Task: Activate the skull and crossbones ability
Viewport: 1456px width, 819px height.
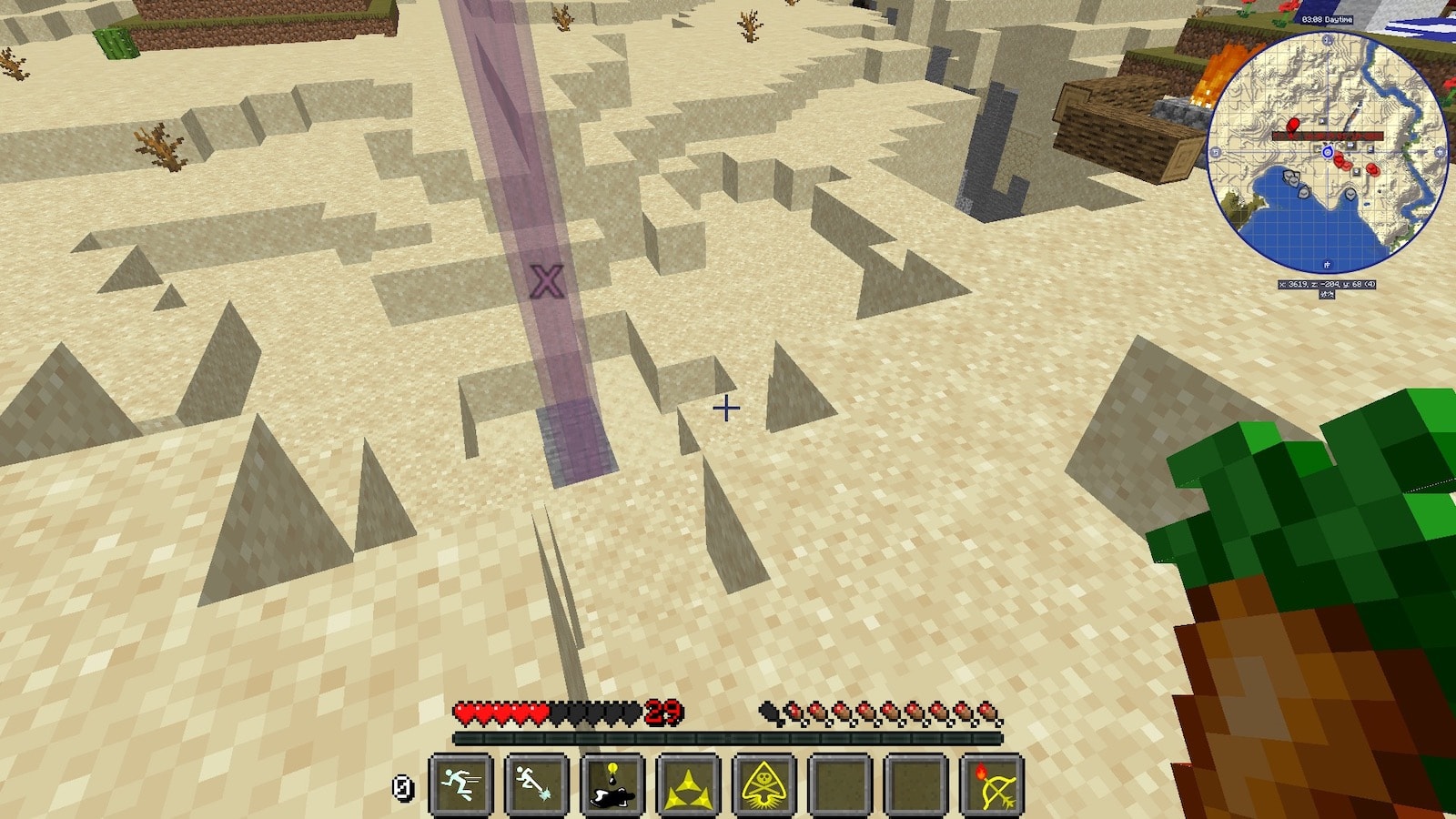Action: 764,784
